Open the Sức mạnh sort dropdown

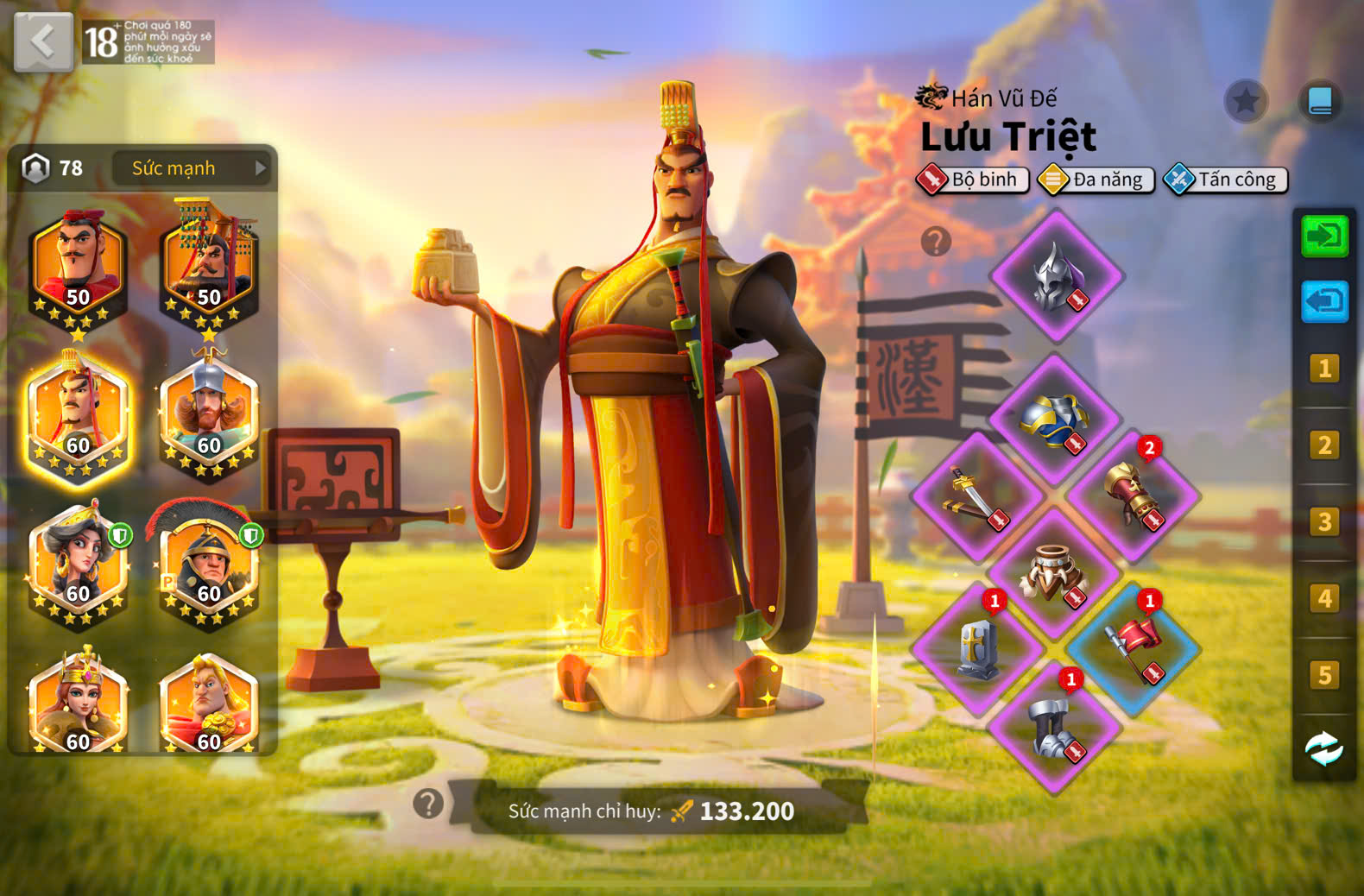192,168
